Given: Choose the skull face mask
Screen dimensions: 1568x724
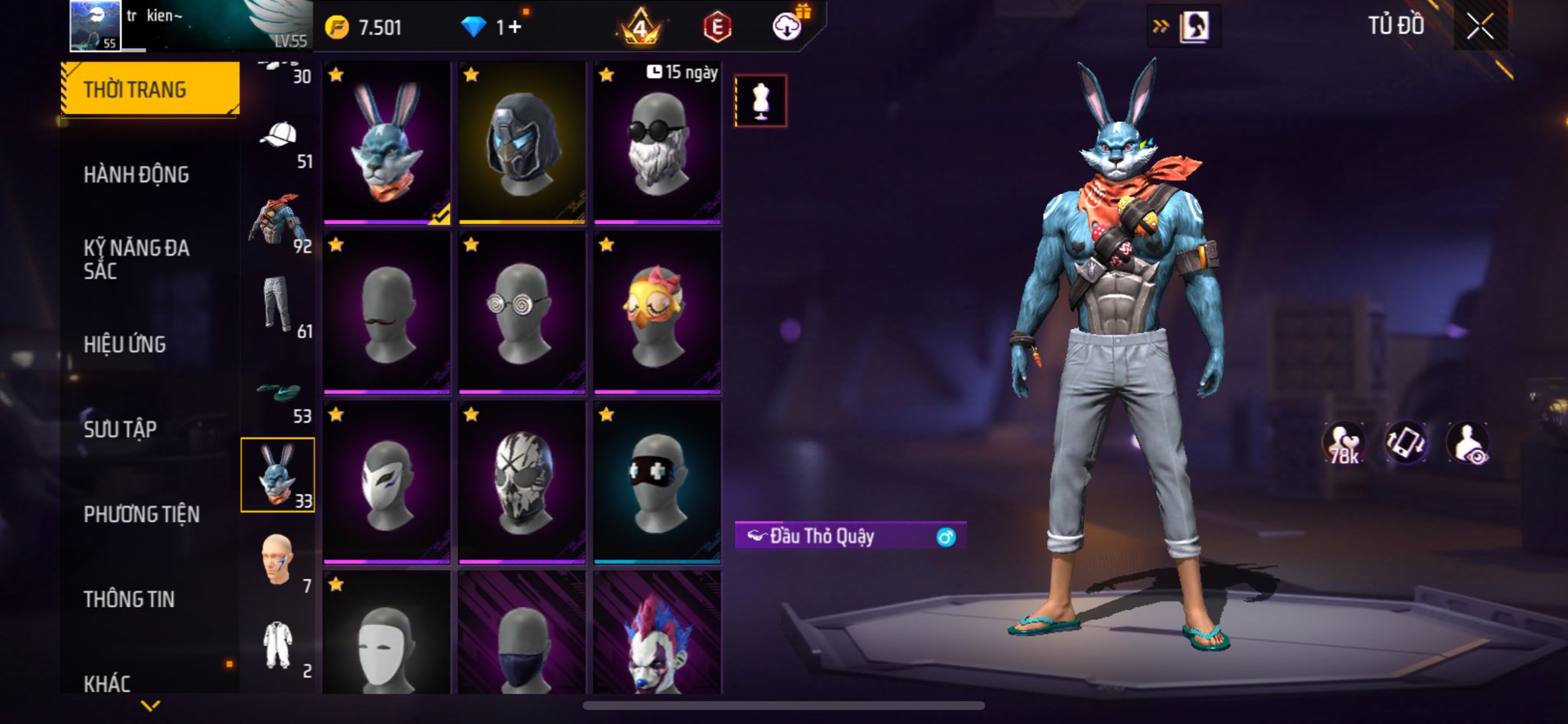Looking at the screenshot, I should point(522,483).
